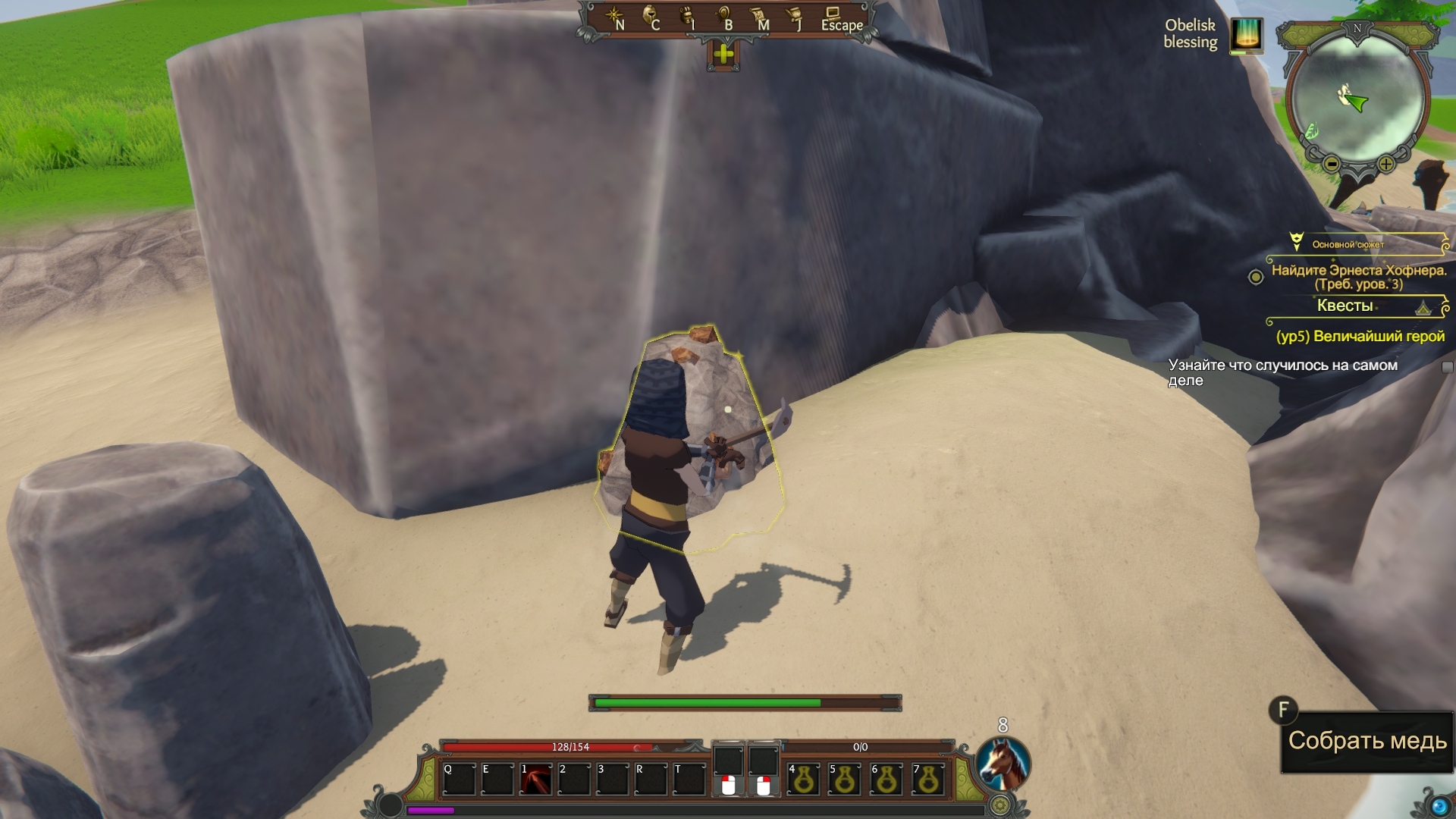Collapse the Квесты quest list arrow
This screenshot has width=1456, height=819.
1423,308
